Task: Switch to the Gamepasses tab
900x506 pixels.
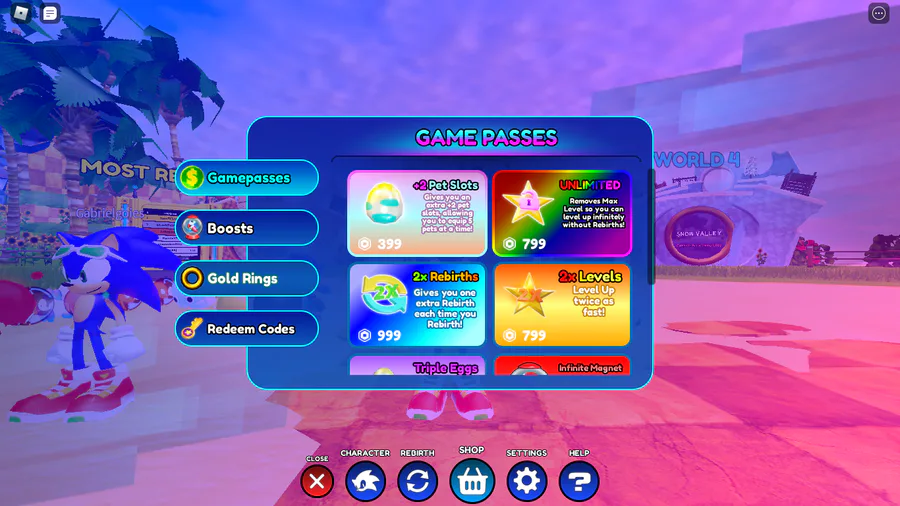Action: click(x=247, y=178)
